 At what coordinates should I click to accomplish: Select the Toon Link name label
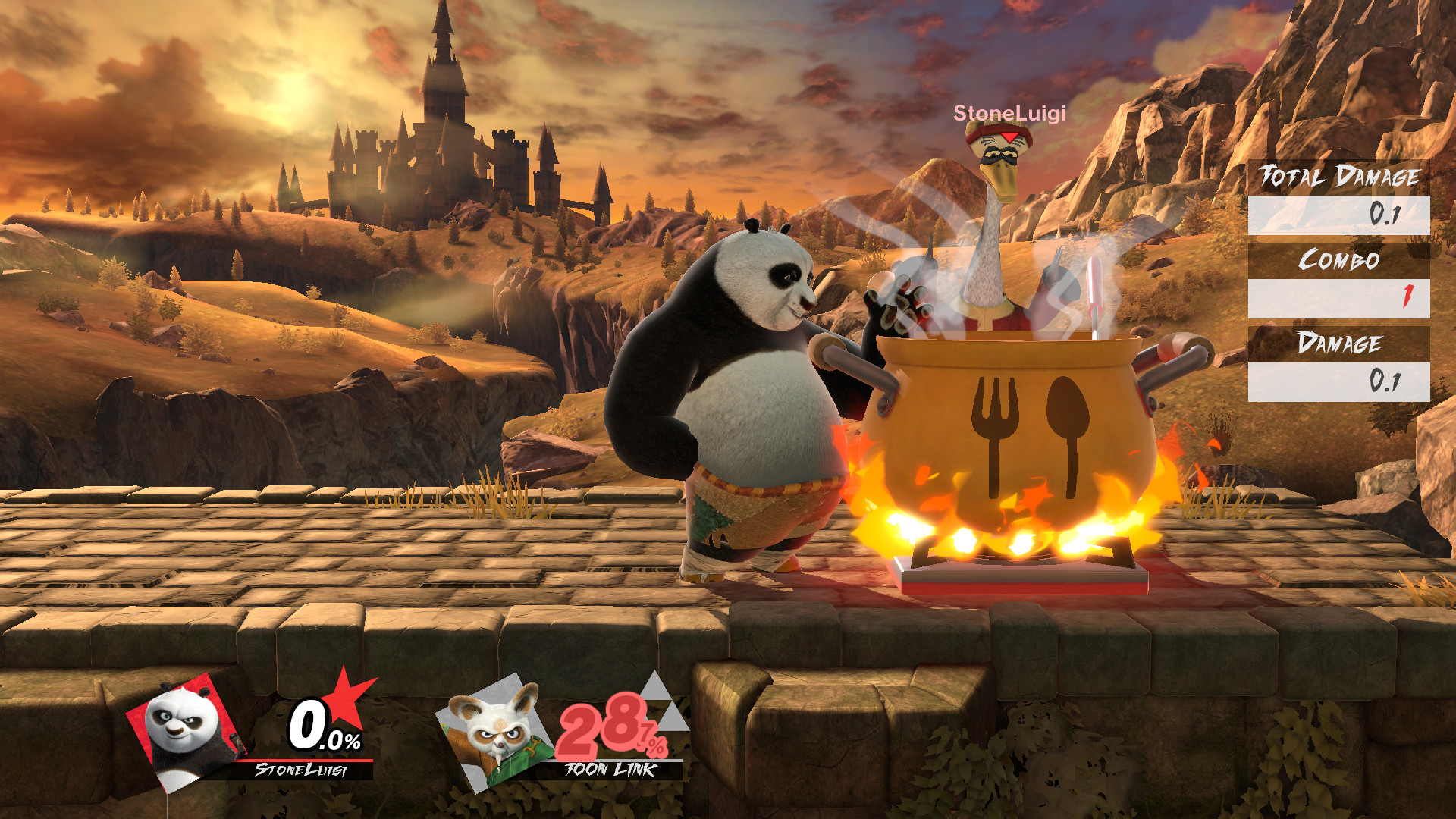(608, 767)
